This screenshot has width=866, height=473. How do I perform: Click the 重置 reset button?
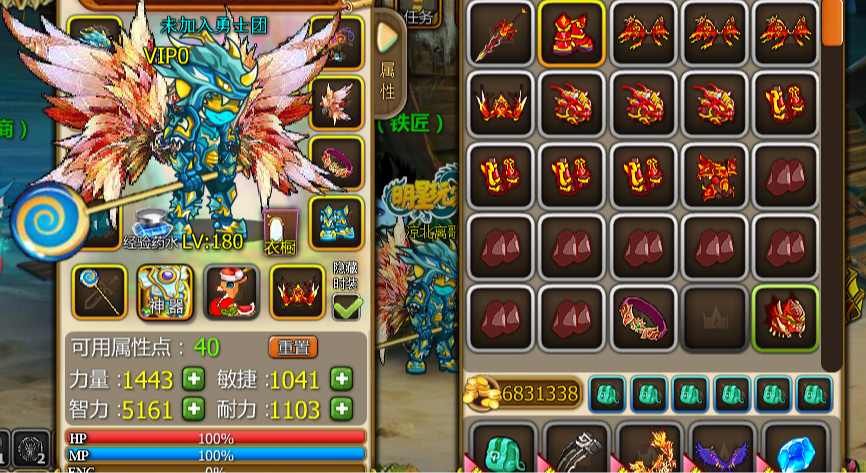pyautogui.click(x=293, y=347)
